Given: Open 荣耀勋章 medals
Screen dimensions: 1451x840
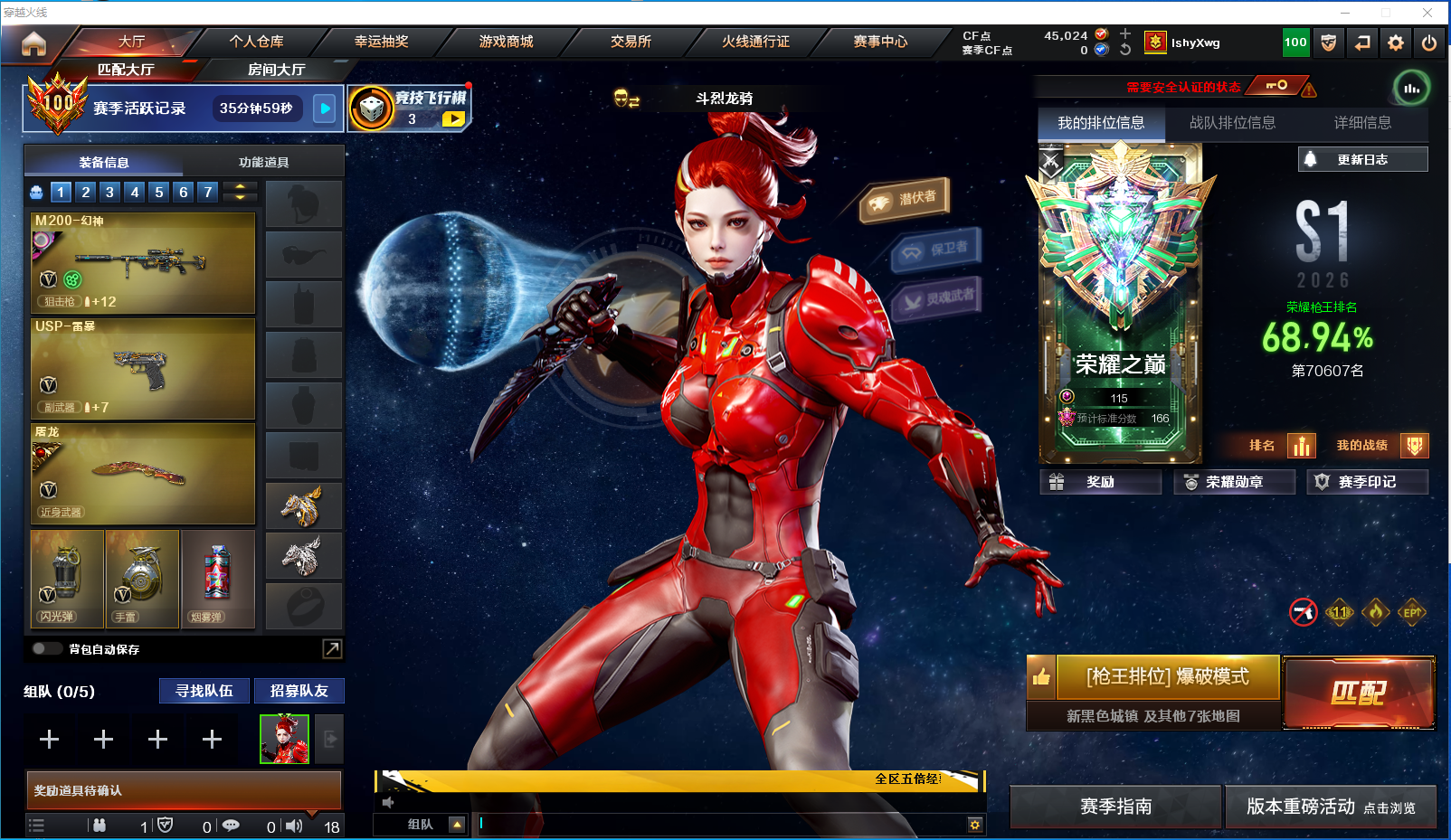Looking at the screenshot, I should [1234, 482].
